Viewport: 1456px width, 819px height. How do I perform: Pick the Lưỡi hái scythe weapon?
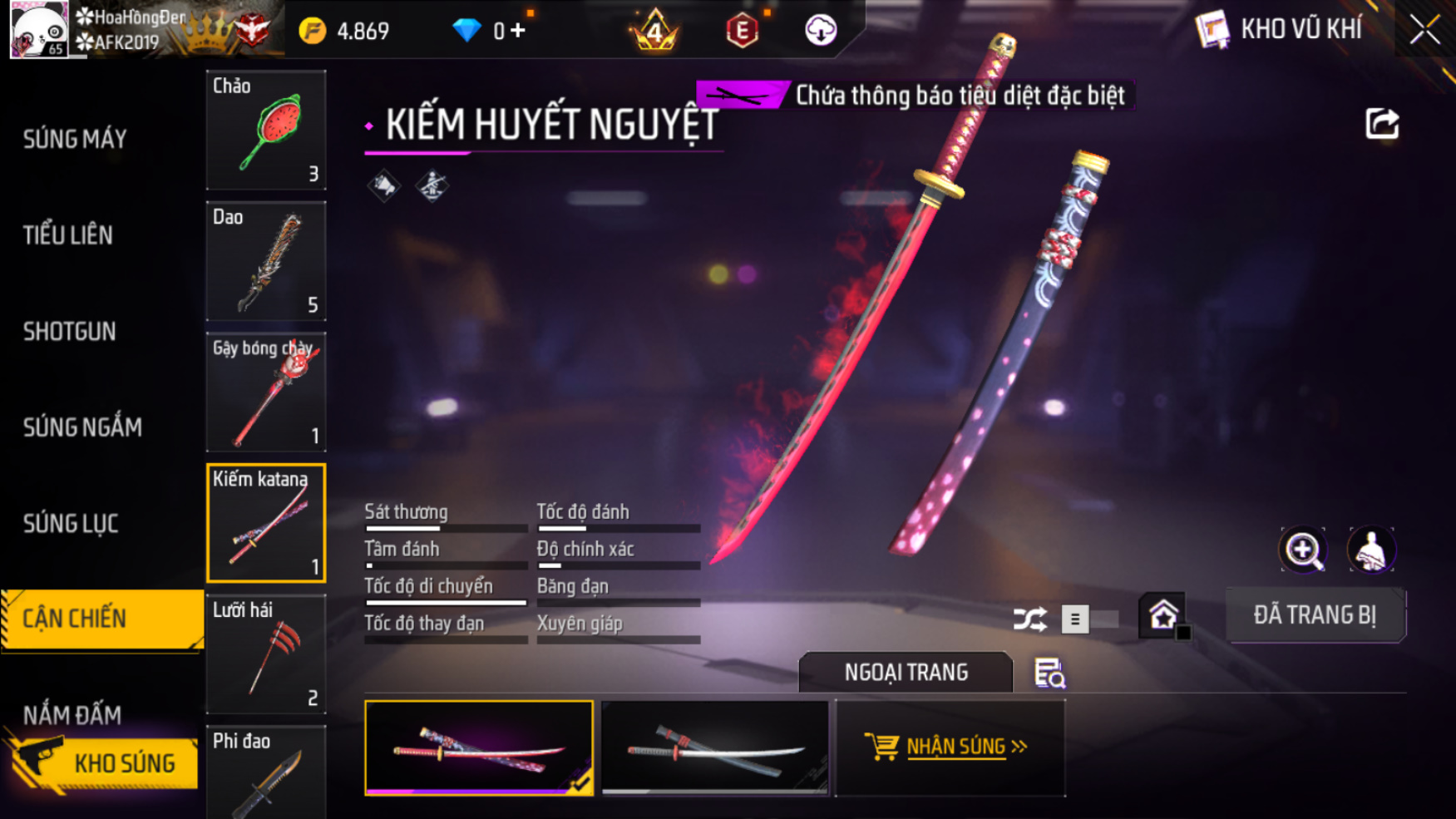[x=266, y=654]
